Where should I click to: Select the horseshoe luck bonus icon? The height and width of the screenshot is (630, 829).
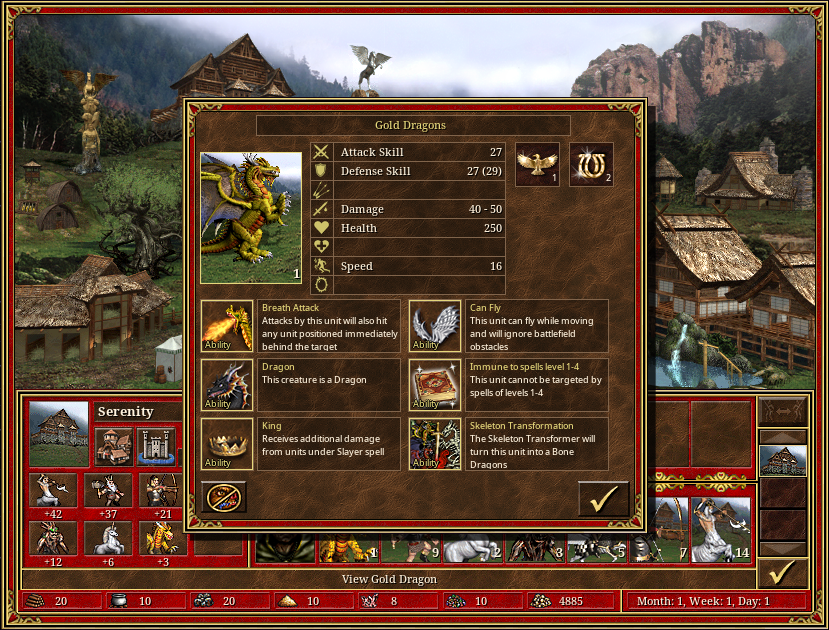pos(591,165)
